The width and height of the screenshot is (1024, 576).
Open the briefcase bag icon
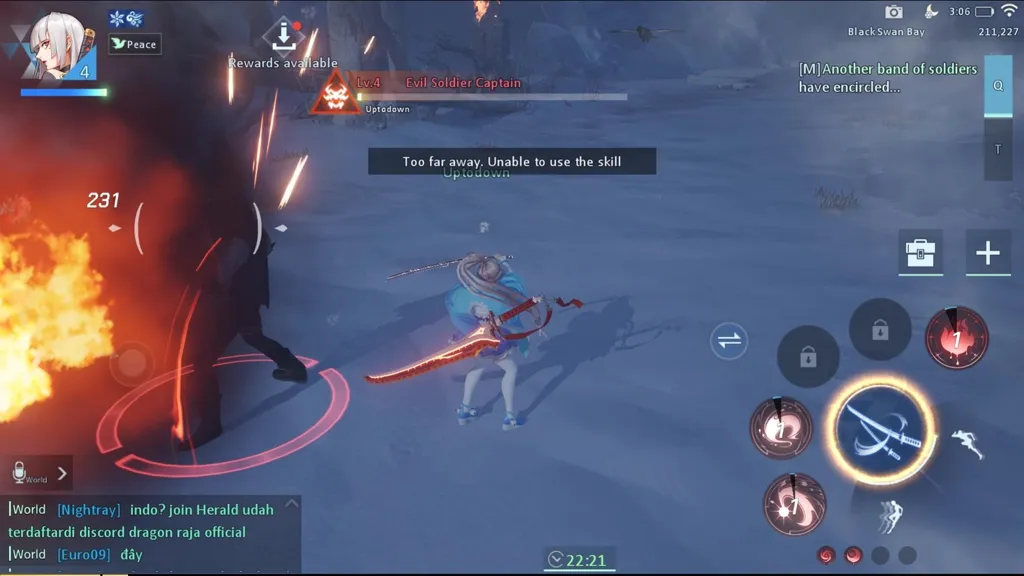click(x=919, y=252)
